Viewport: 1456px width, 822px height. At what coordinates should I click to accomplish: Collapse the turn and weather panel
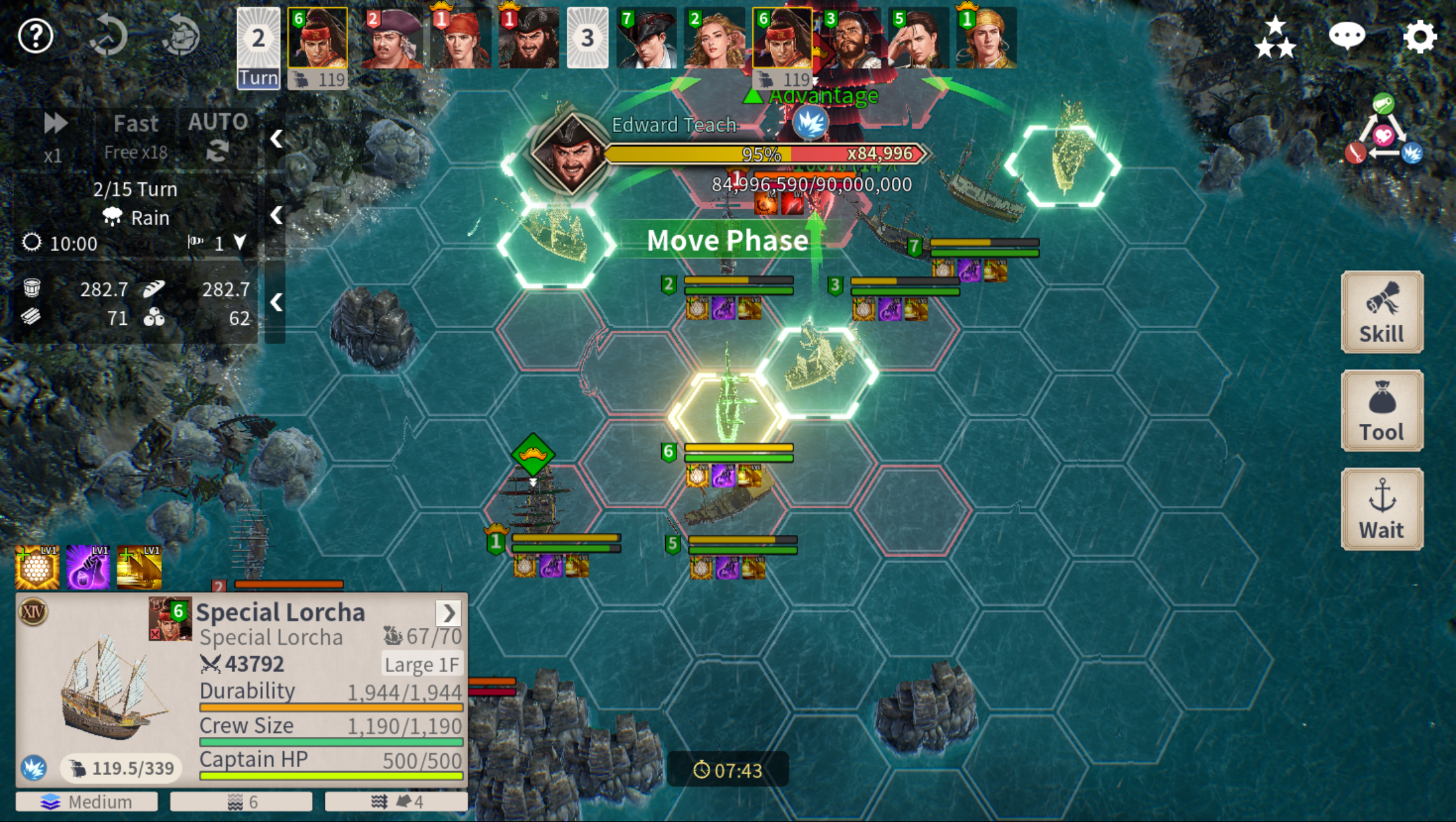[x=276, y=216]
